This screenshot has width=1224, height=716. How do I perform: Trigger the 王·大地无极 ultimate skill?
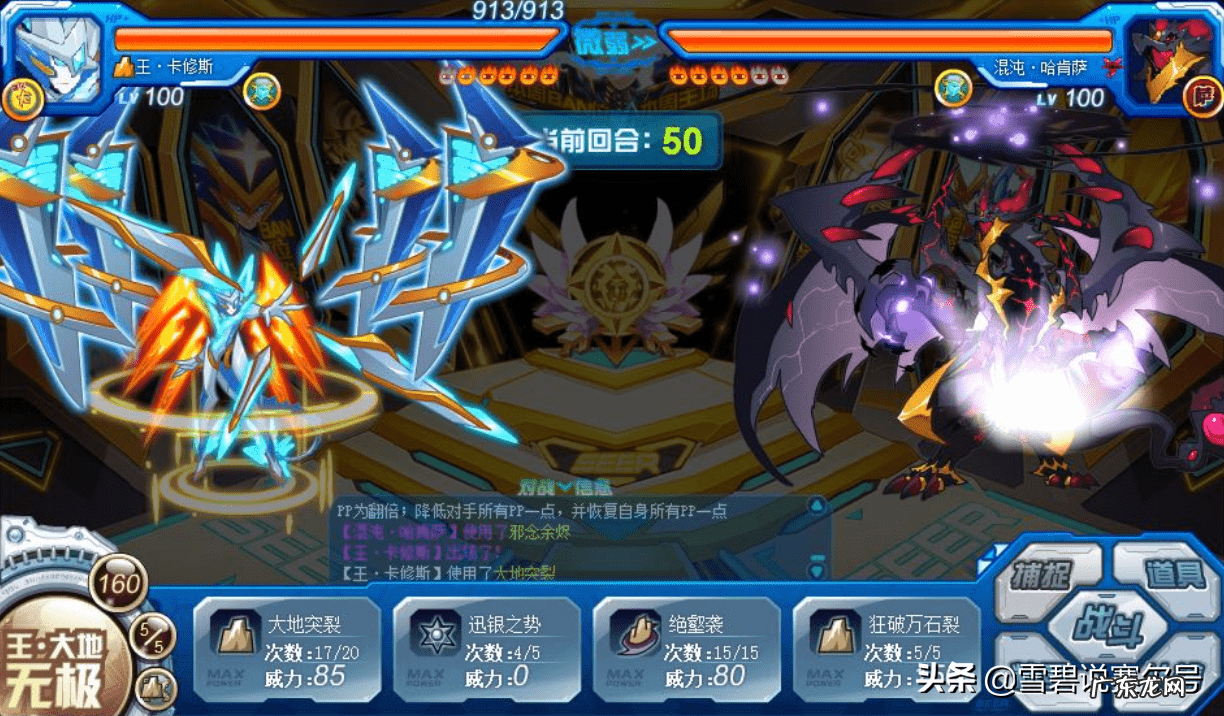(58, 661)
